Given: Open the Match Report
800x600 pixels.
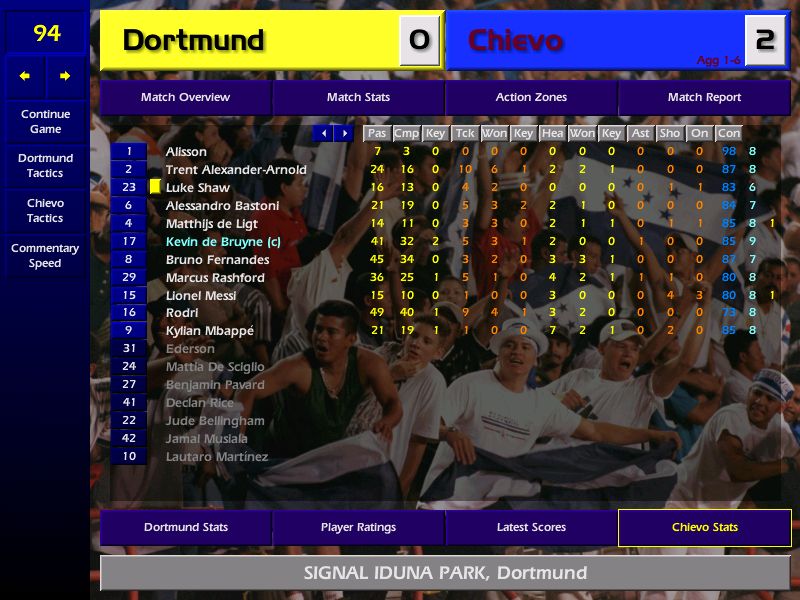Looking at the screenshot, I should click(x=704, y=97).
